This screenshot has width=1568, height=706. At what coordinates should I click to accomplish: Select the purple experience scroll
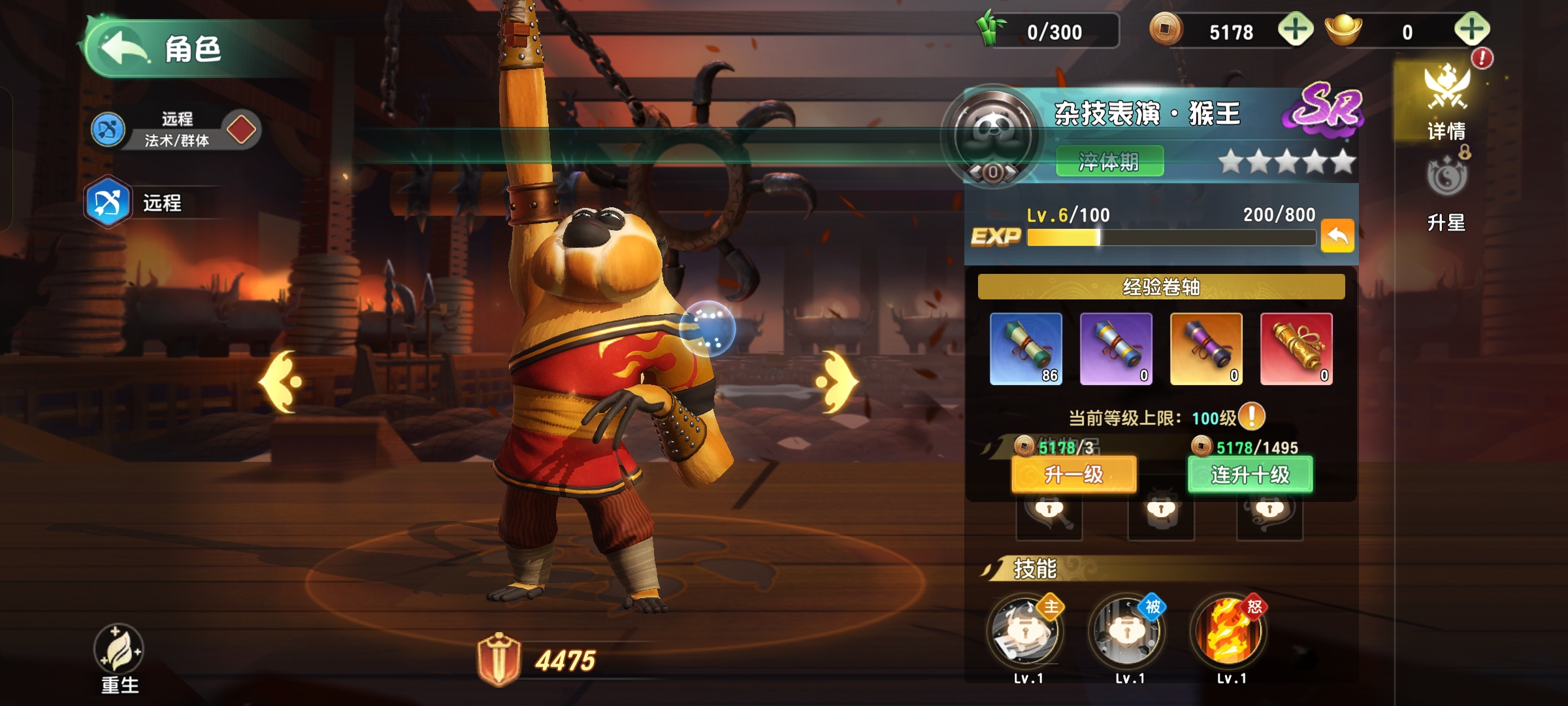point(1116,348)
